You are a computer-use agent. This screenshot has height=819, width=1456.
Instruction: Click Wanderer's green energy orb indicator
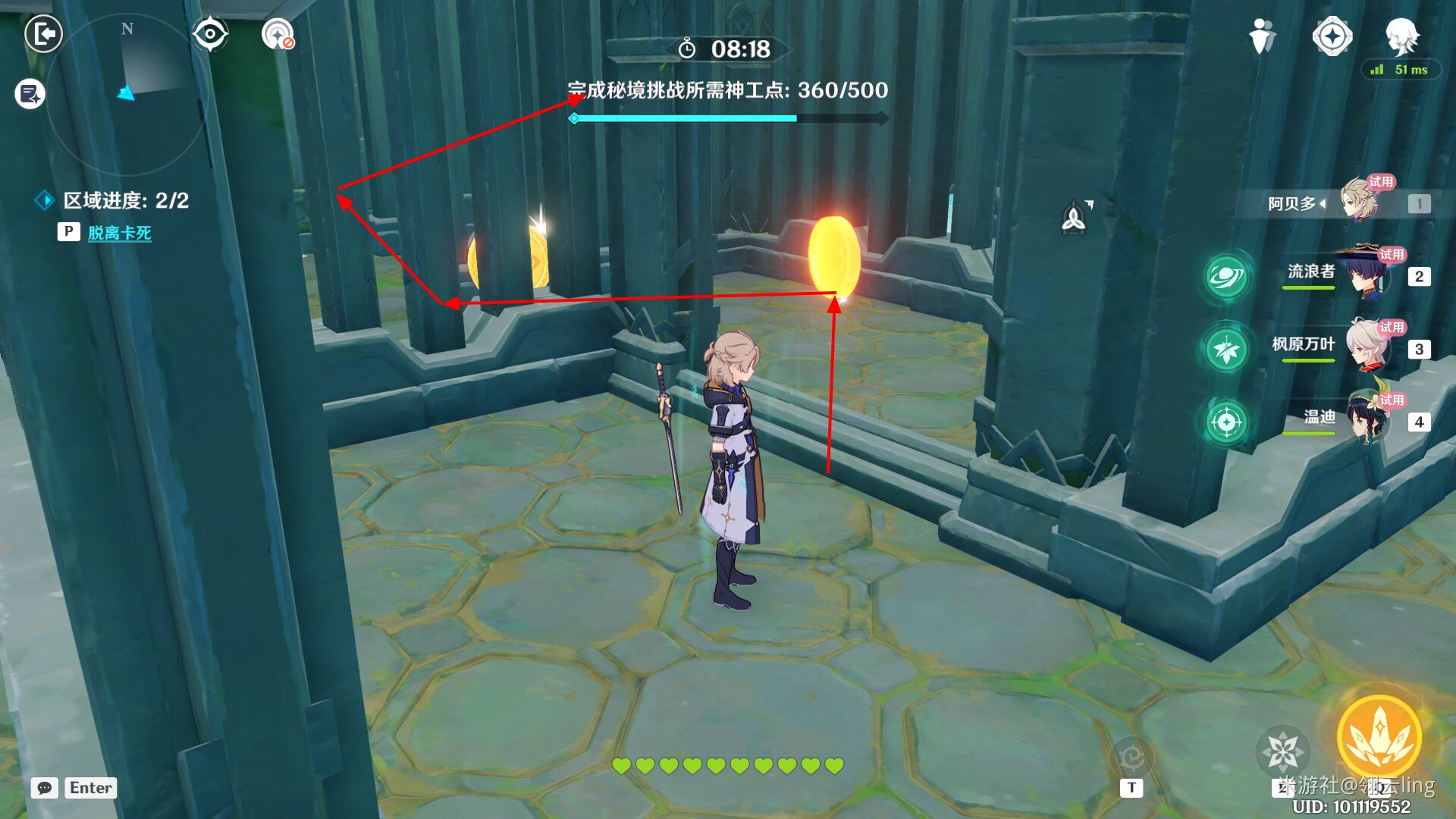pyautogui.click(x=1227, y=277)
